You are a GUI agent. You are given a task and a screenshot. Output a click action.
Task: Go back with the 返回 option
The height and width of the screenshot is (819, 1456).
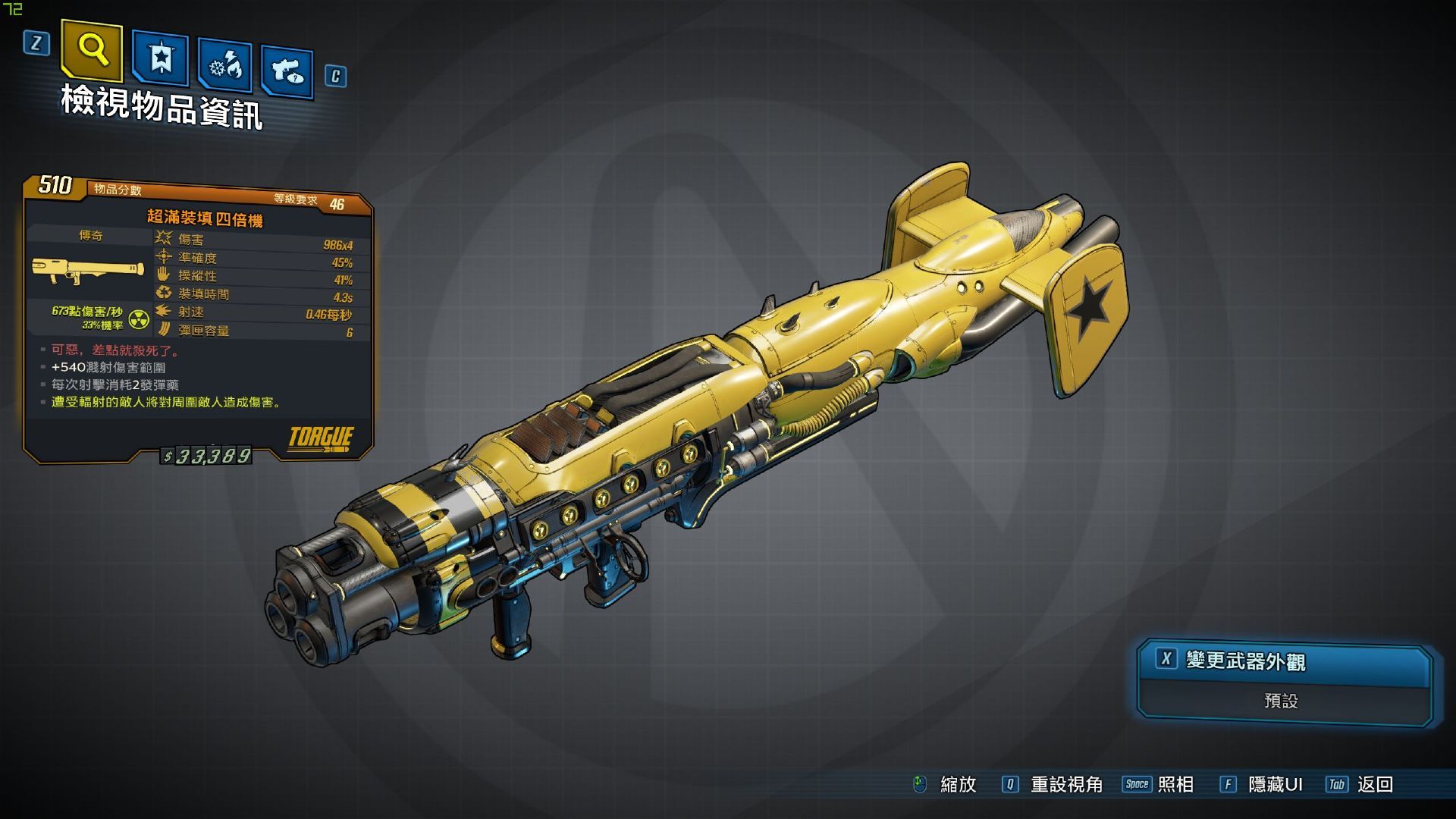pos(1375,784)
